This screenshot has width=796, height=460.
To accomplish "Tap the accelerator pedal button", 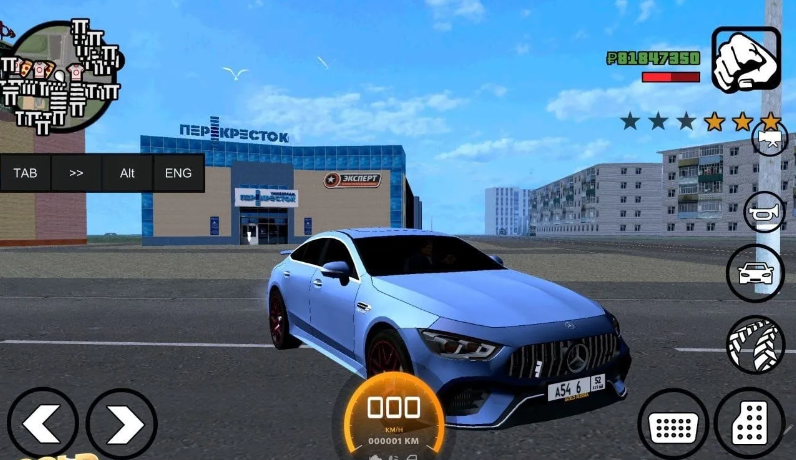I will (750, 424).
